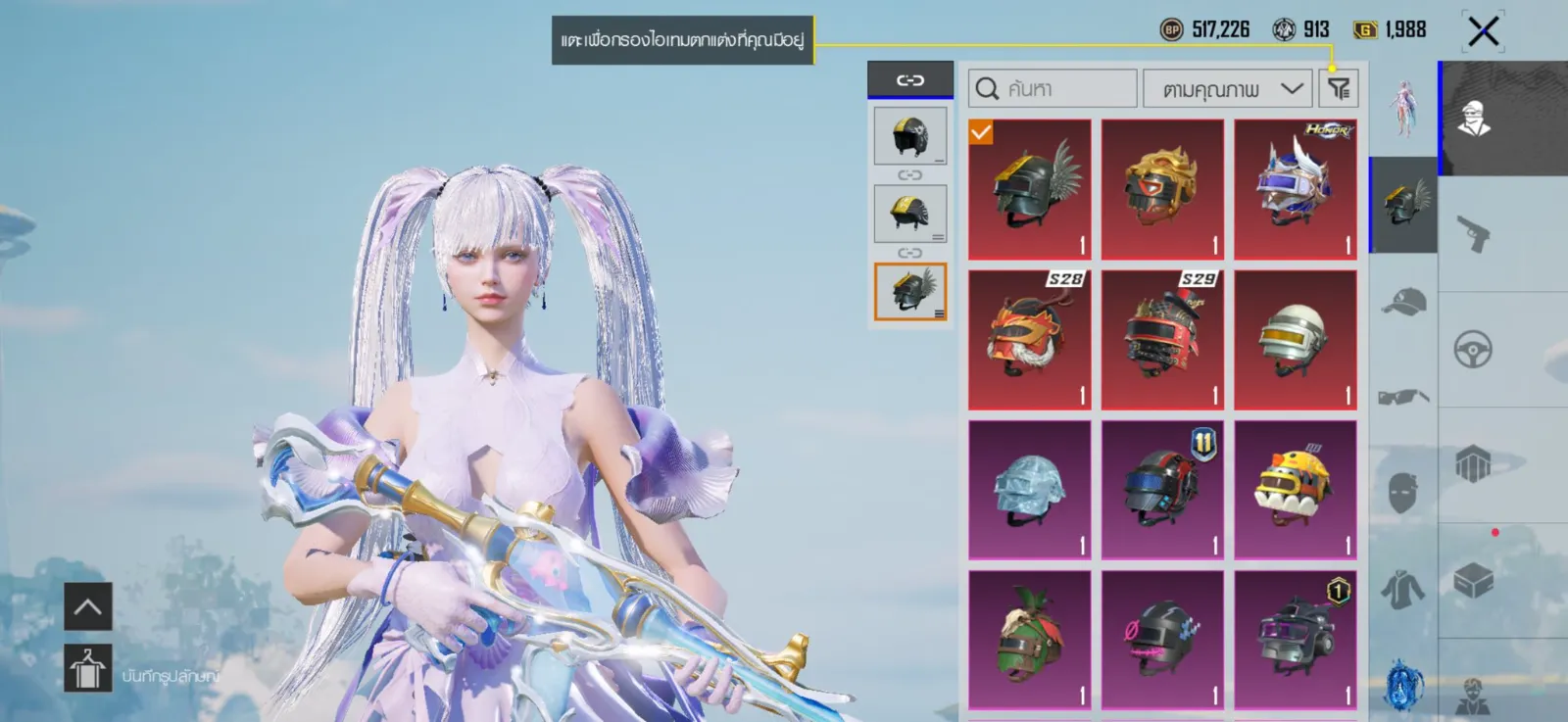Open the face mask category
This screenshot has width=1568, height=722.
[x=1403, y=492]
